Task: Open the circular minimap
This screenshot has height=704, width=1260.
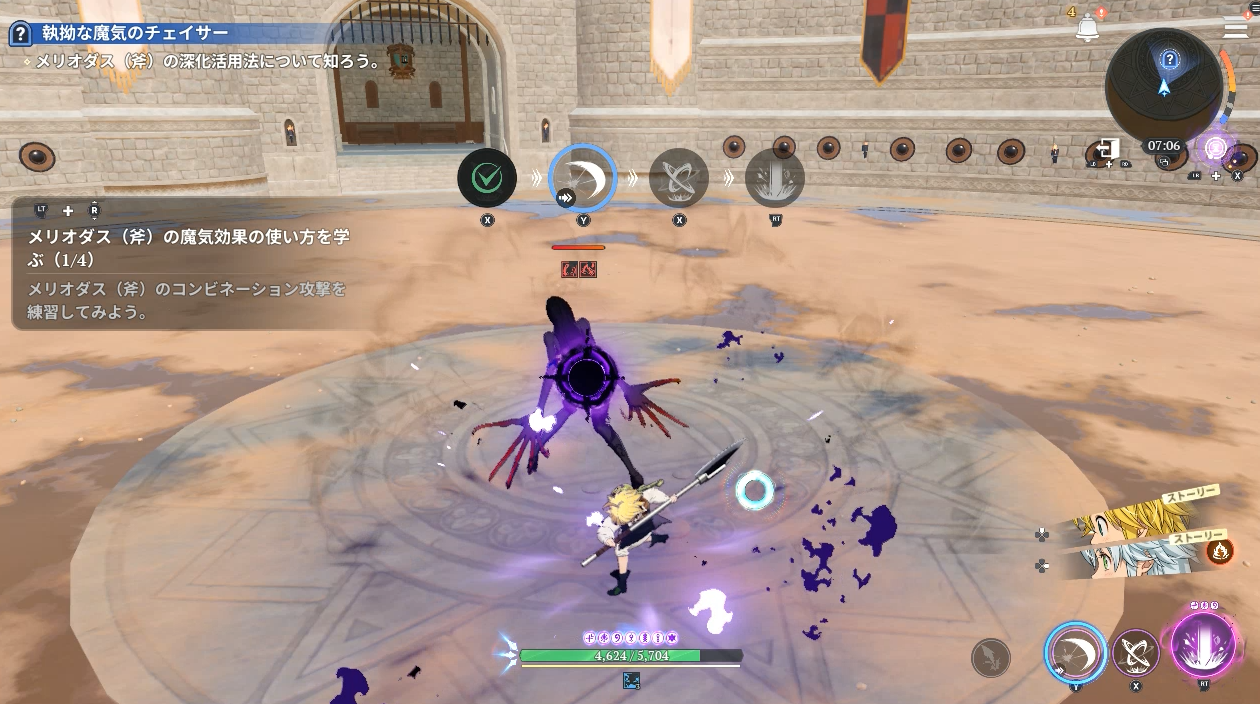Action: tap(1164, 83)
